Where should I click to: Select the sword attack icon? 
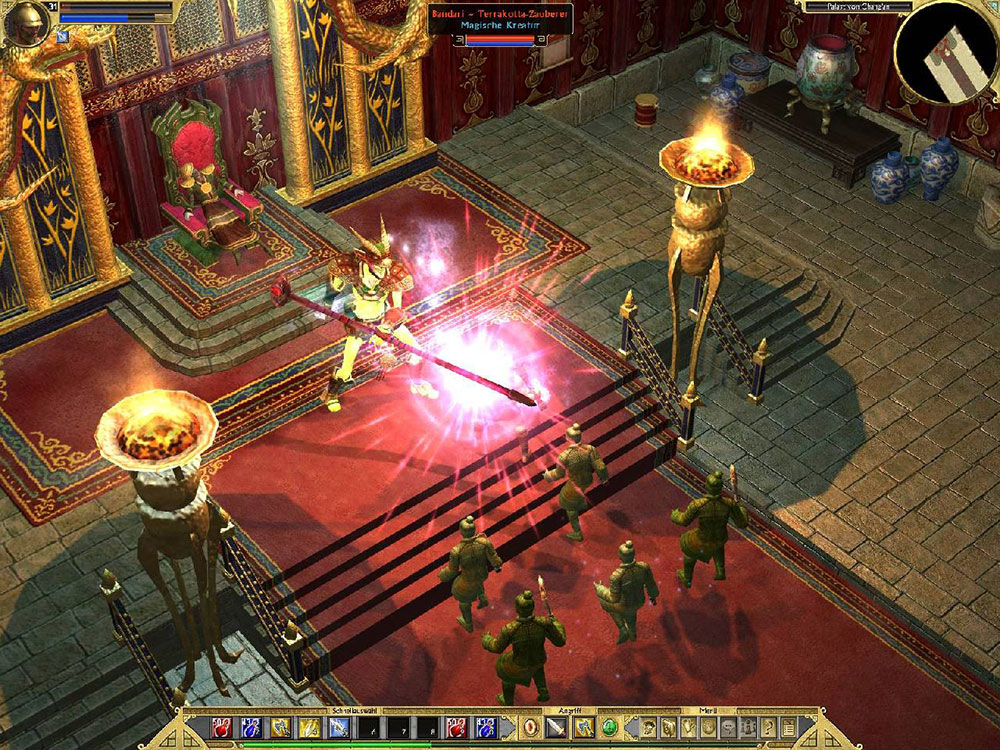pos(556,727)
